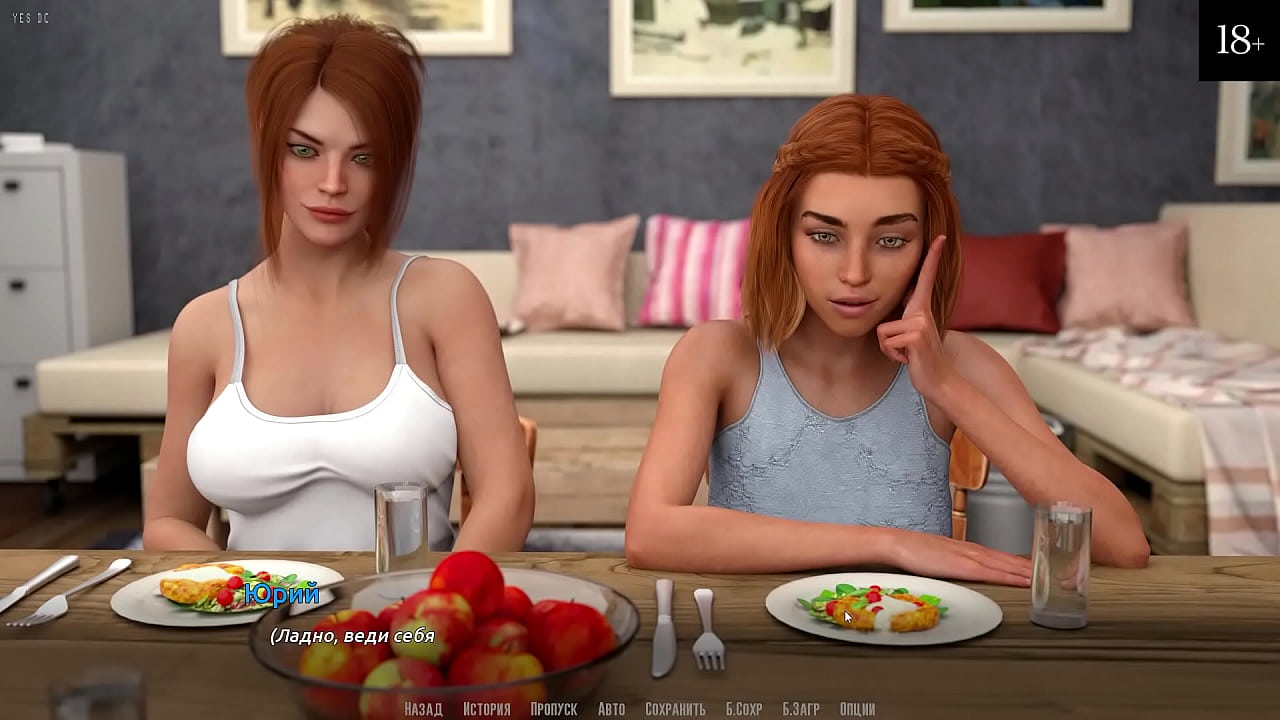The height and width of the screenshot is (720, 1280).
Task: Activate Пропуск (Skip) mode
Action: [x=553, y=709]
